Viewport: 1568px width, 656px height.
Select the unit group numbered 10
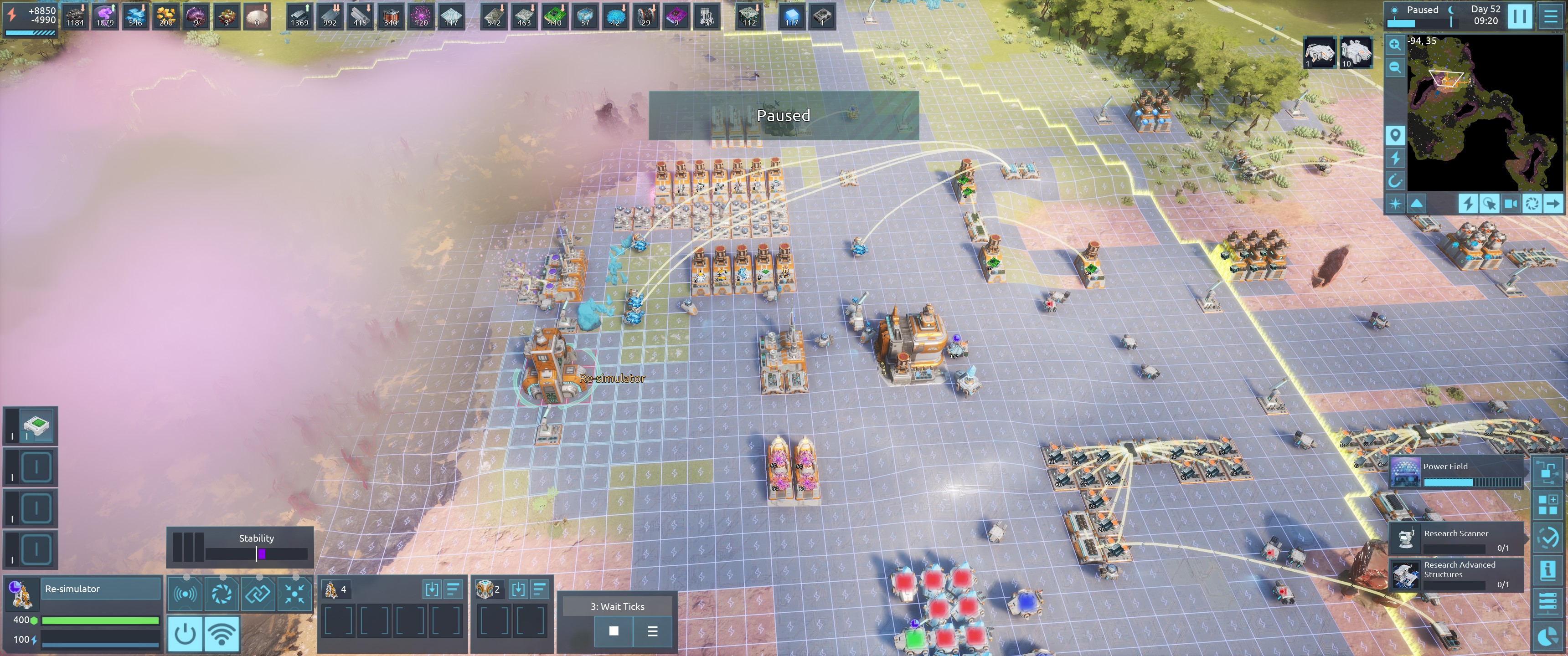tap(1356, 52)
